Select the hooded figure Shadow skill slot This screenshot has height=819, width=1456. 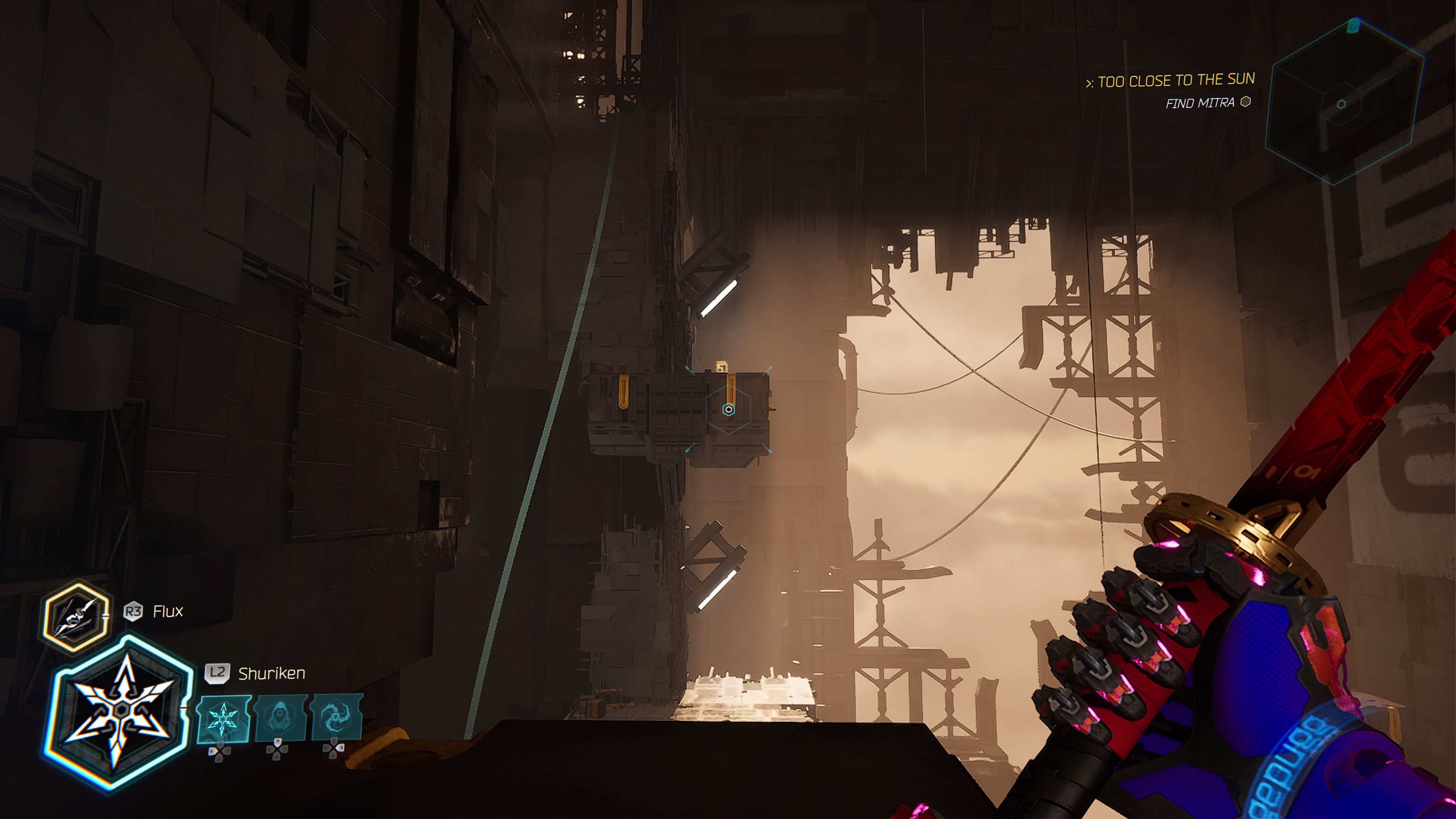click(280, 719)
